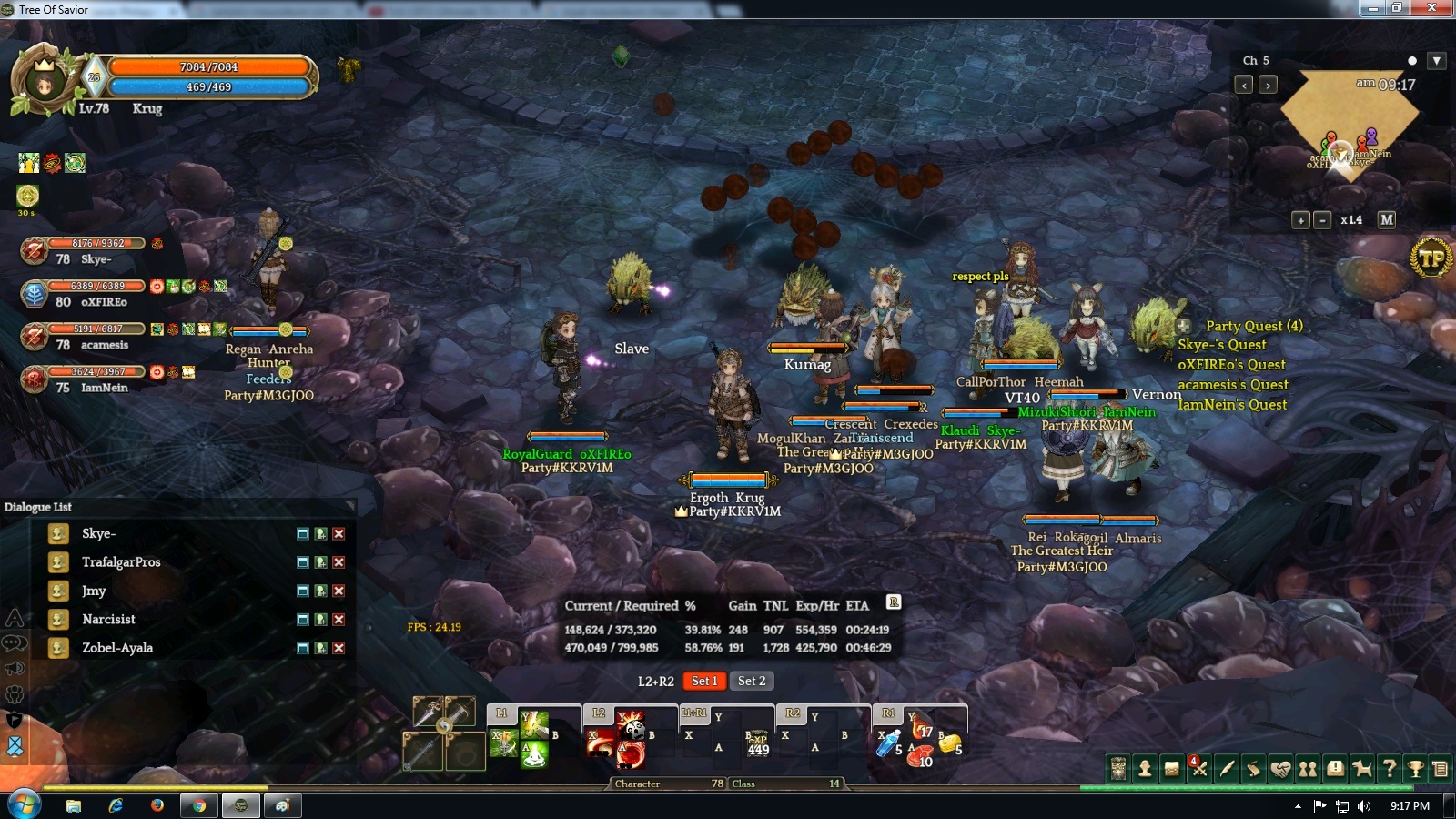Use the blue potion quickslot item
The image size is (1456, 819).
887,744
